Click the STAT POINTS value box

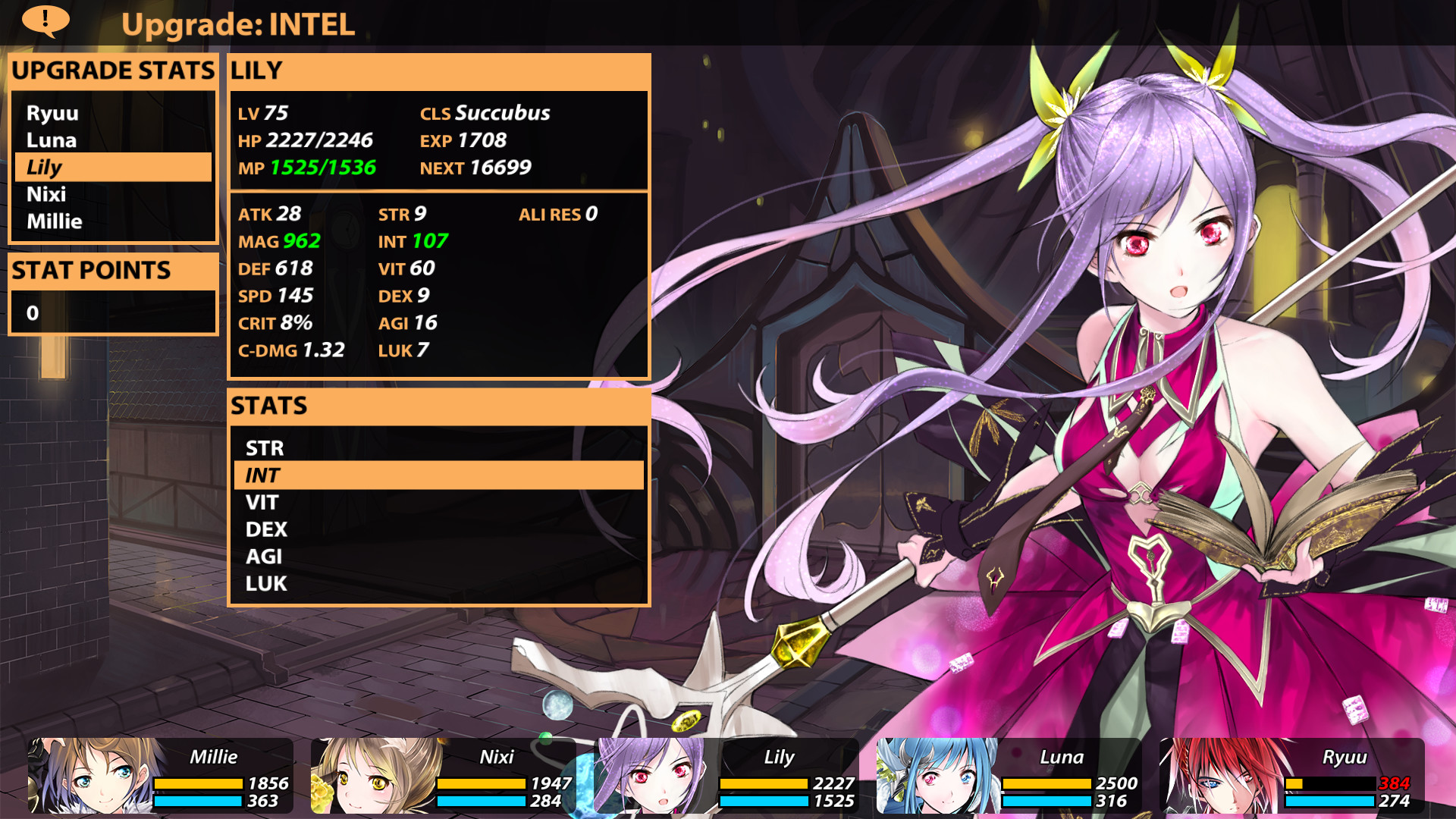point(112,312)
